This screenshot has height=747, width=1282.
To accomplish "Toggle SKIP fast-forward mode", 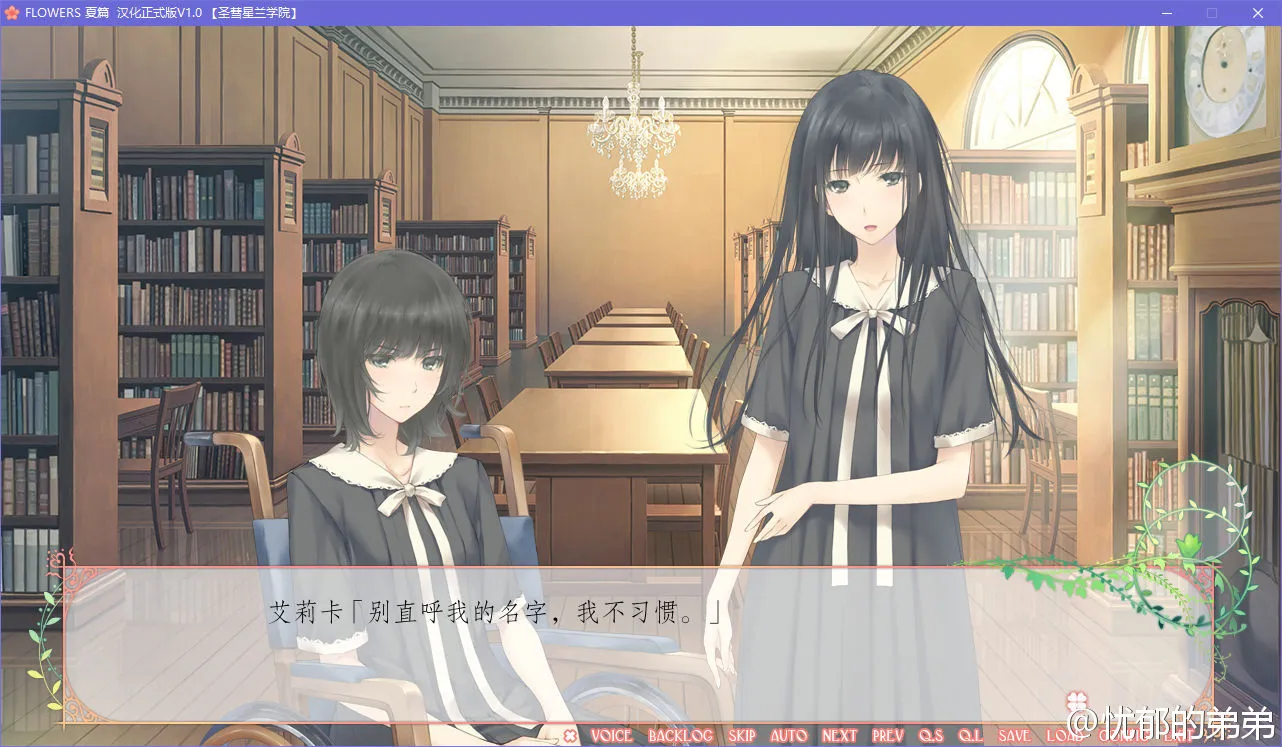I will point(742,736).
